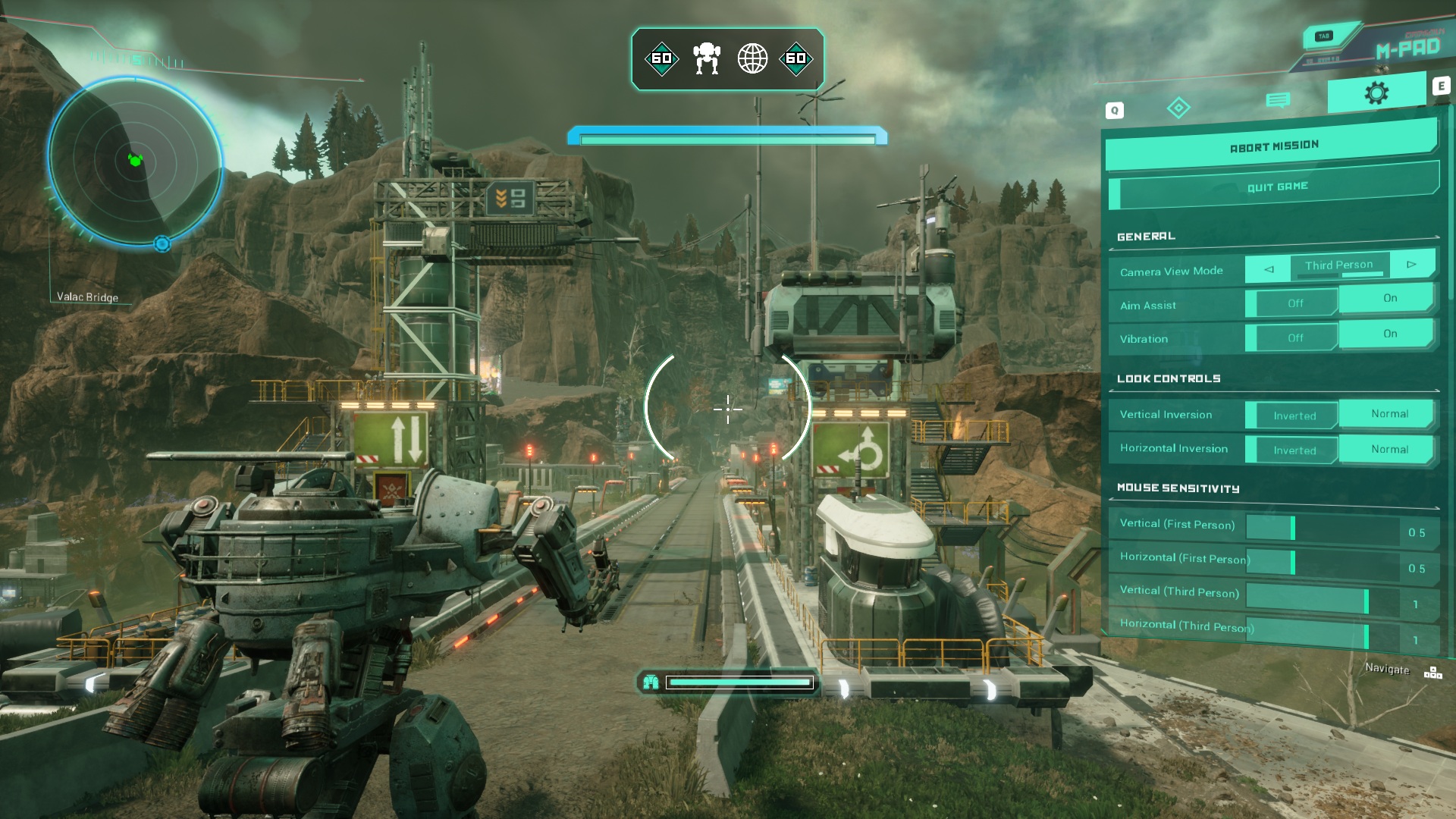Adjust the Horizontal (Third Person) sensitivity slider
This screenshot has height=819, width=1456.
point(1366,637)
